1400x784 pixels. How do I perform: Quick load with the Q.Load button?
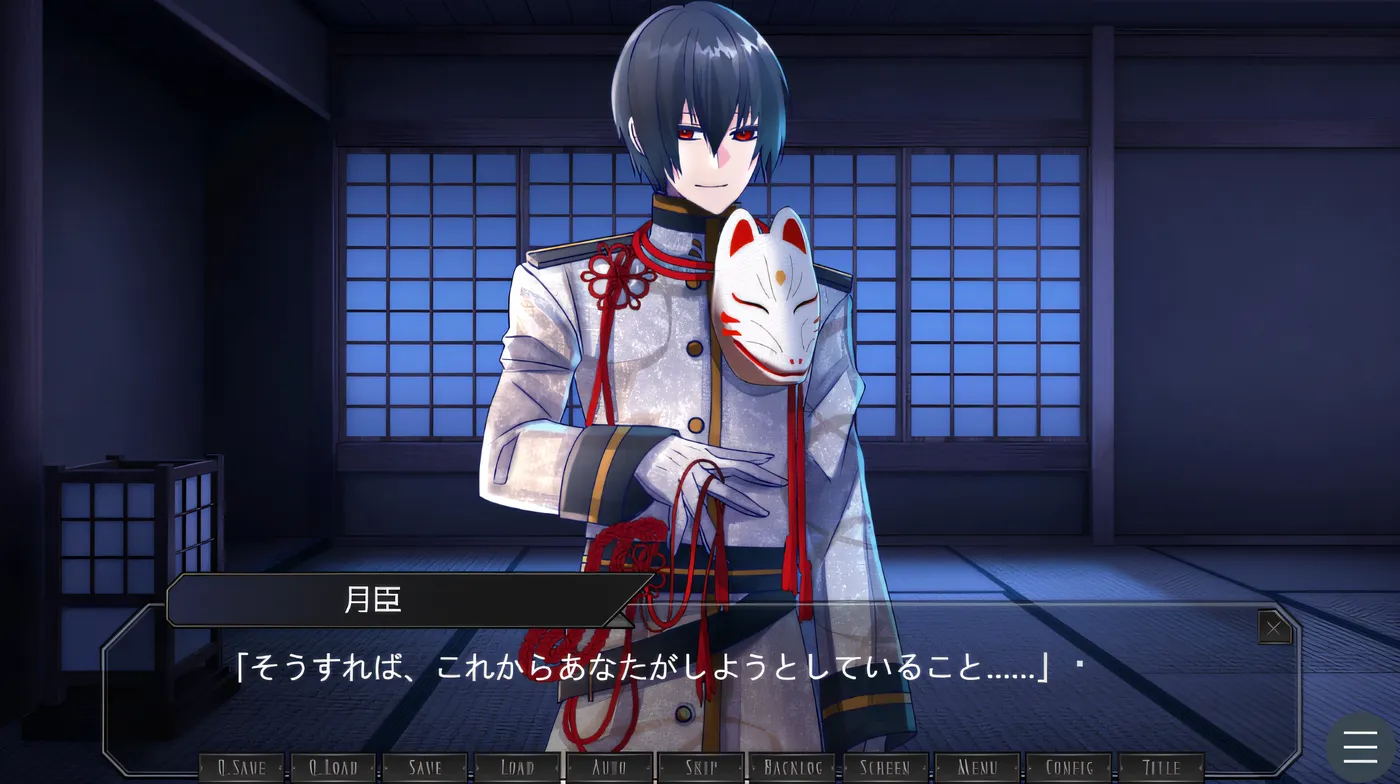pyautogui.click(x=334, y=766)
